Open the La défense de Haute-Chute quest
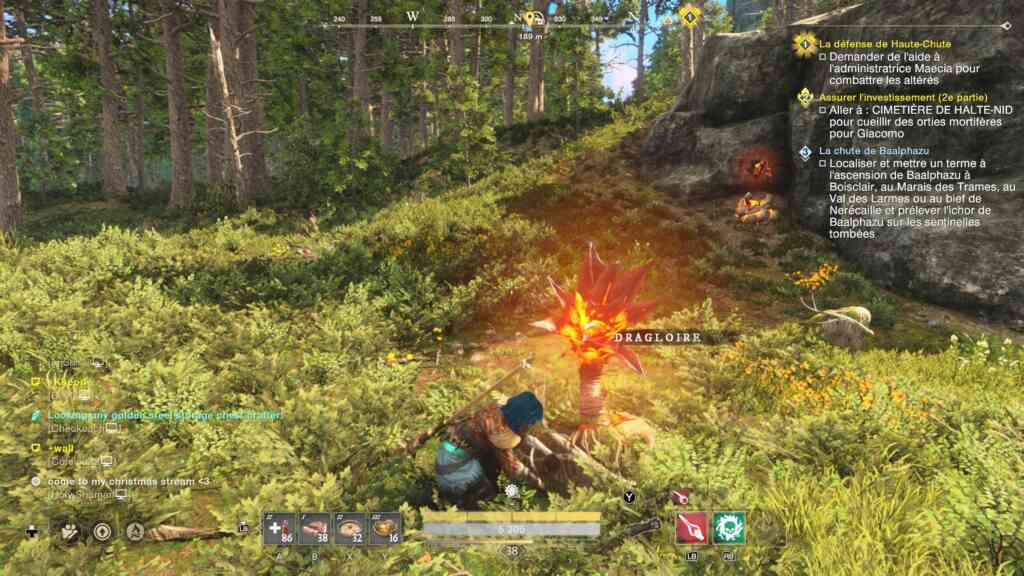Image resolution: width=1024 pixels, height=576 pixels. 884,44
